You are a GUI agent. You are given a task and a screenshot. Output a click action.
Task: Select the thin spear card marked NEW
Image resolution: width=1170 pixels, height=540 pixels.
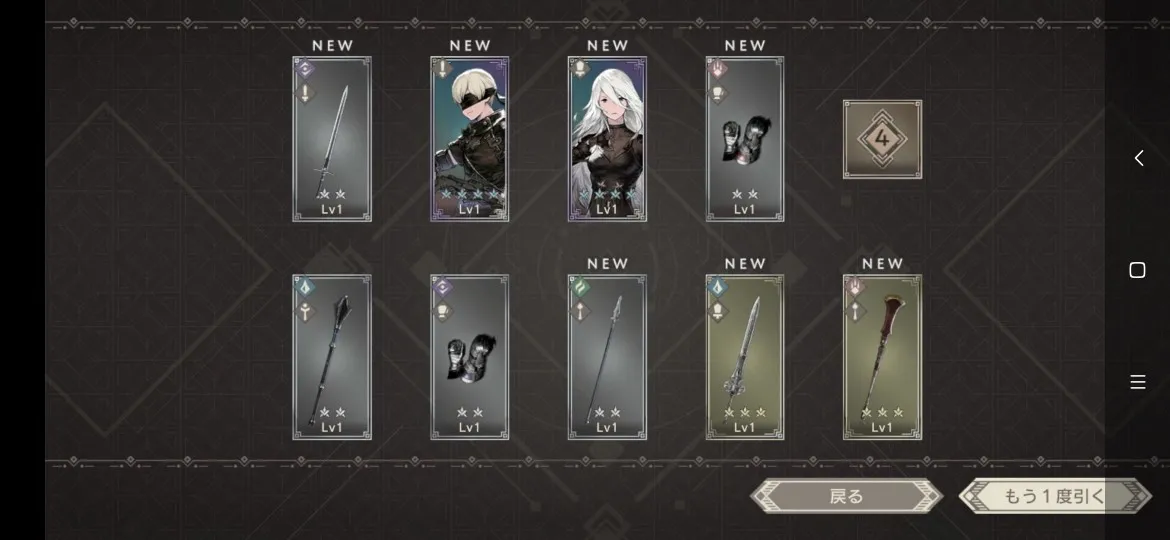607,357
